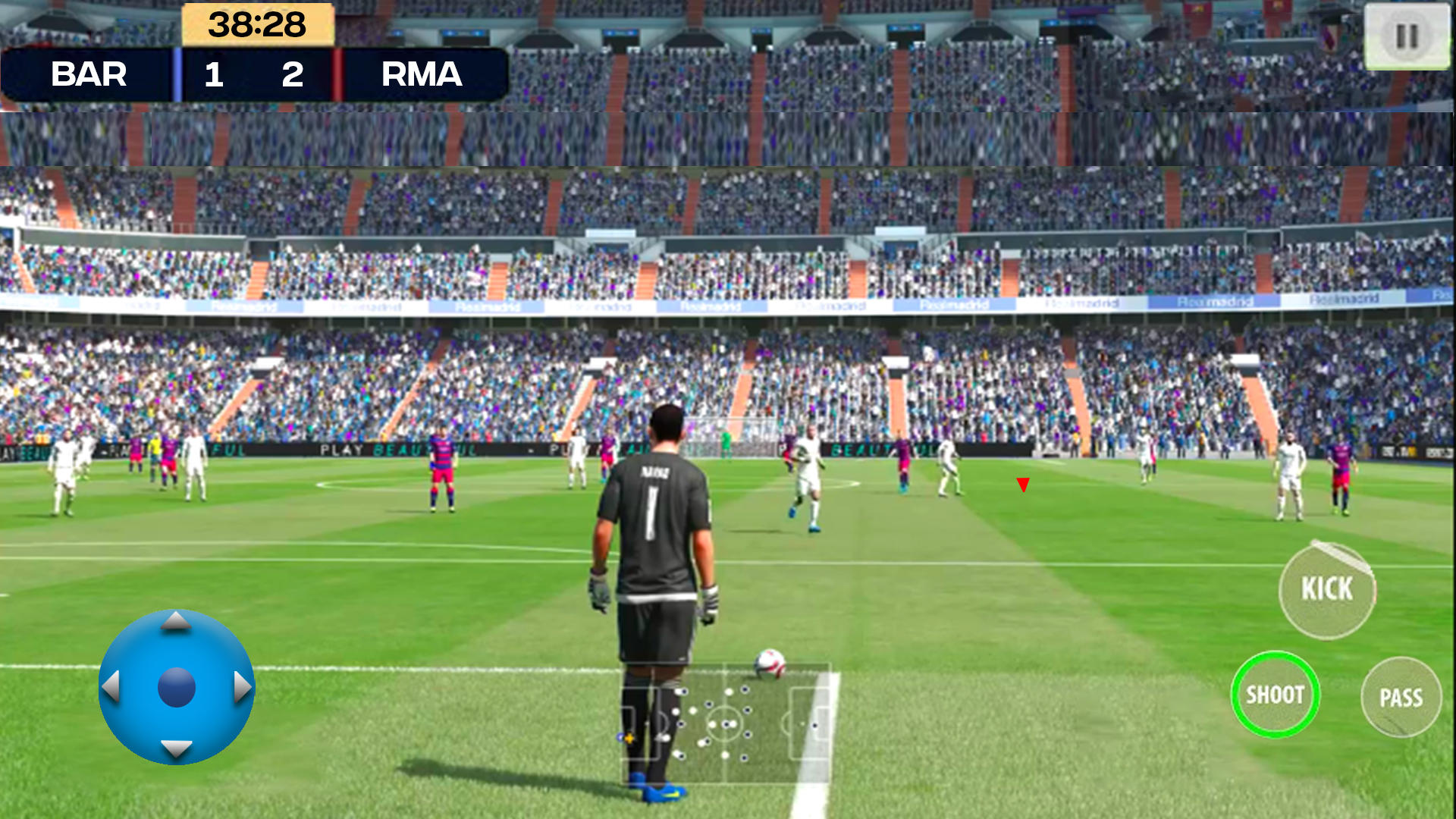This screenshot has height=819, width=1456.
Task: Click the joystick's down arrow
Action: point(176,748)
